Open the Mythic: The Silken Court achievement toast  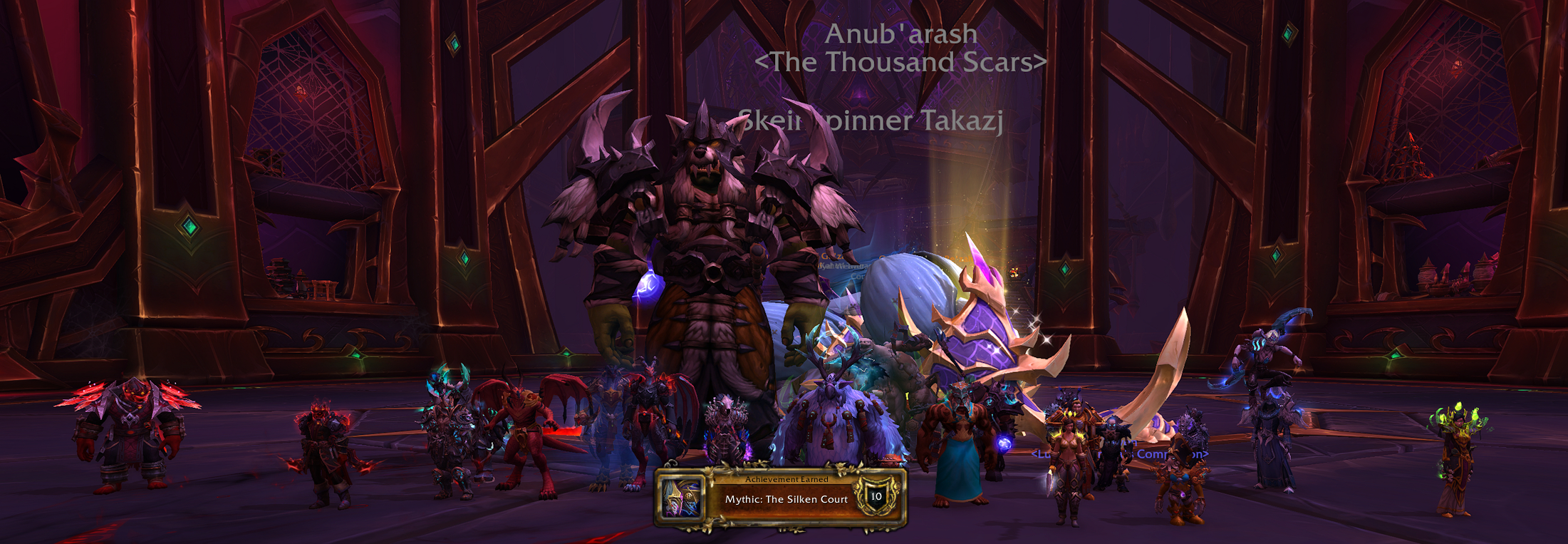(x=785, y=498)
